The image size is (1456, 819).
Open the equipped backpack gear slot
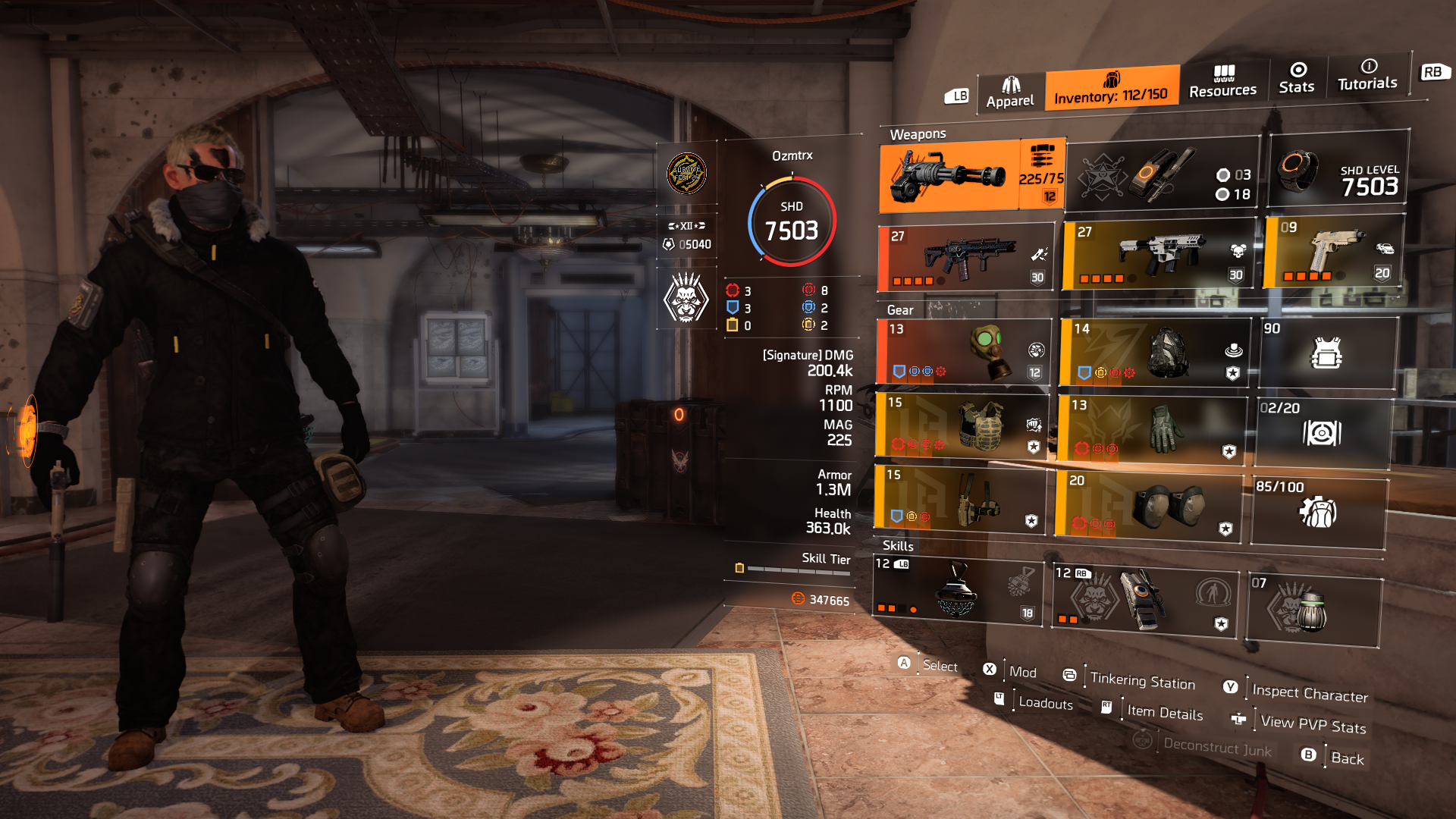(1153, 353)
